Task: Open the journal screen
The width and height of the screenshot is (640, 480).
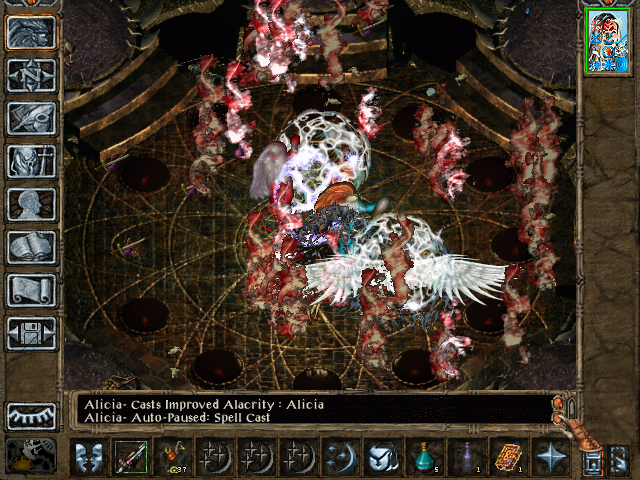Action: click(32, 118)
